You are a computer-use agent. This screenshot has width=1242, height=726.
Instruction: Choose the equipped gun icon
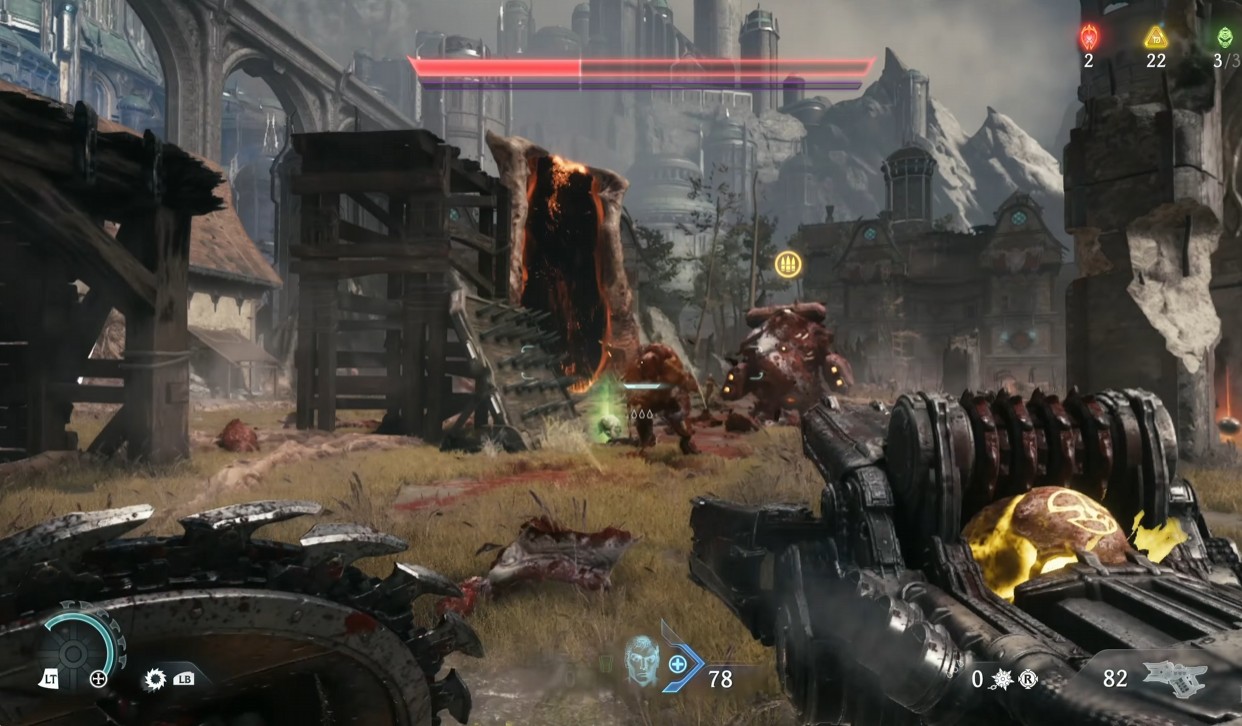1175,678
